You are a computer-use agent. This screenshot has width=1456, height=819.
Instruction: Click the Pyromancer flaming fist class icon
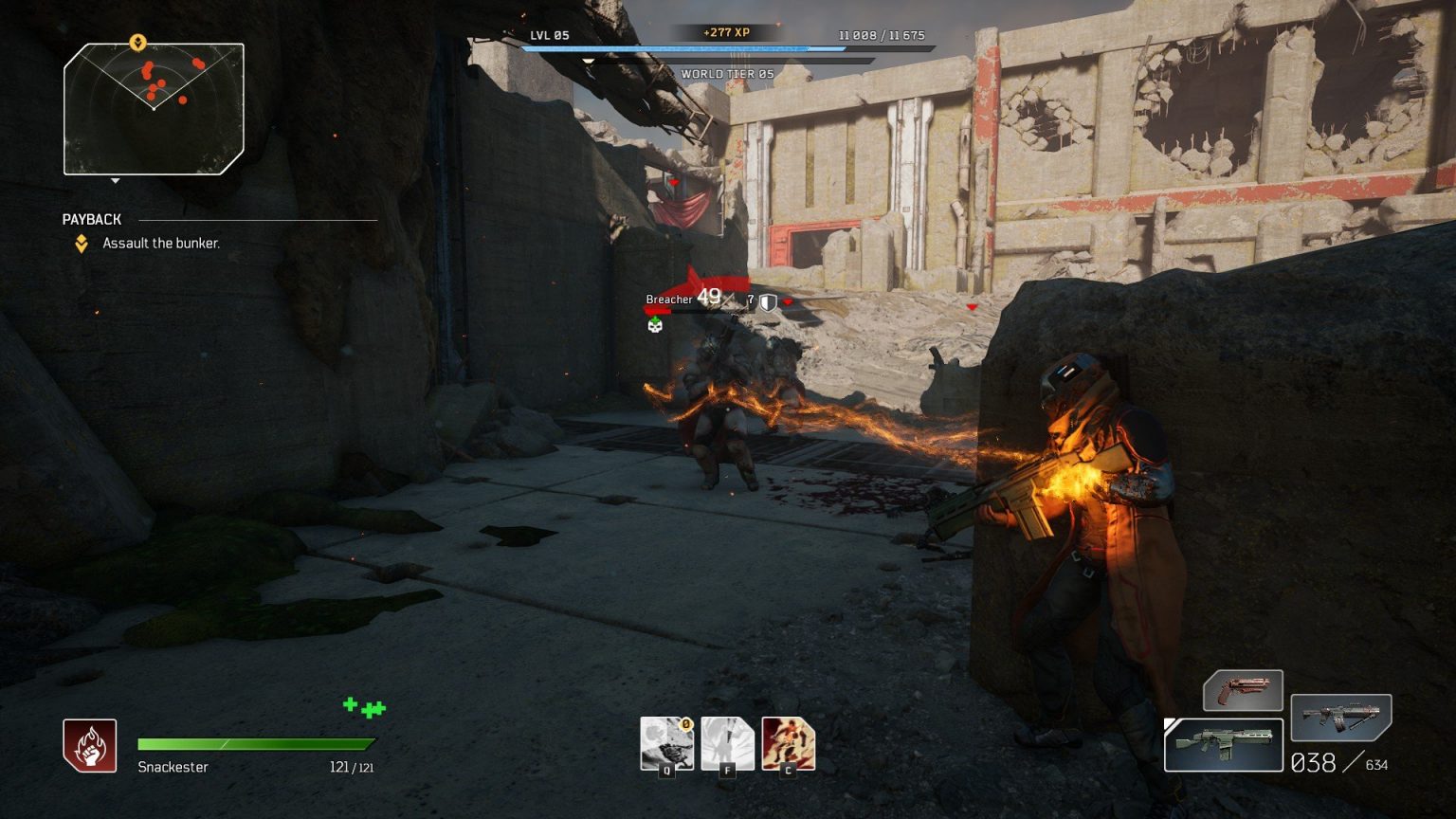[90, 745]
